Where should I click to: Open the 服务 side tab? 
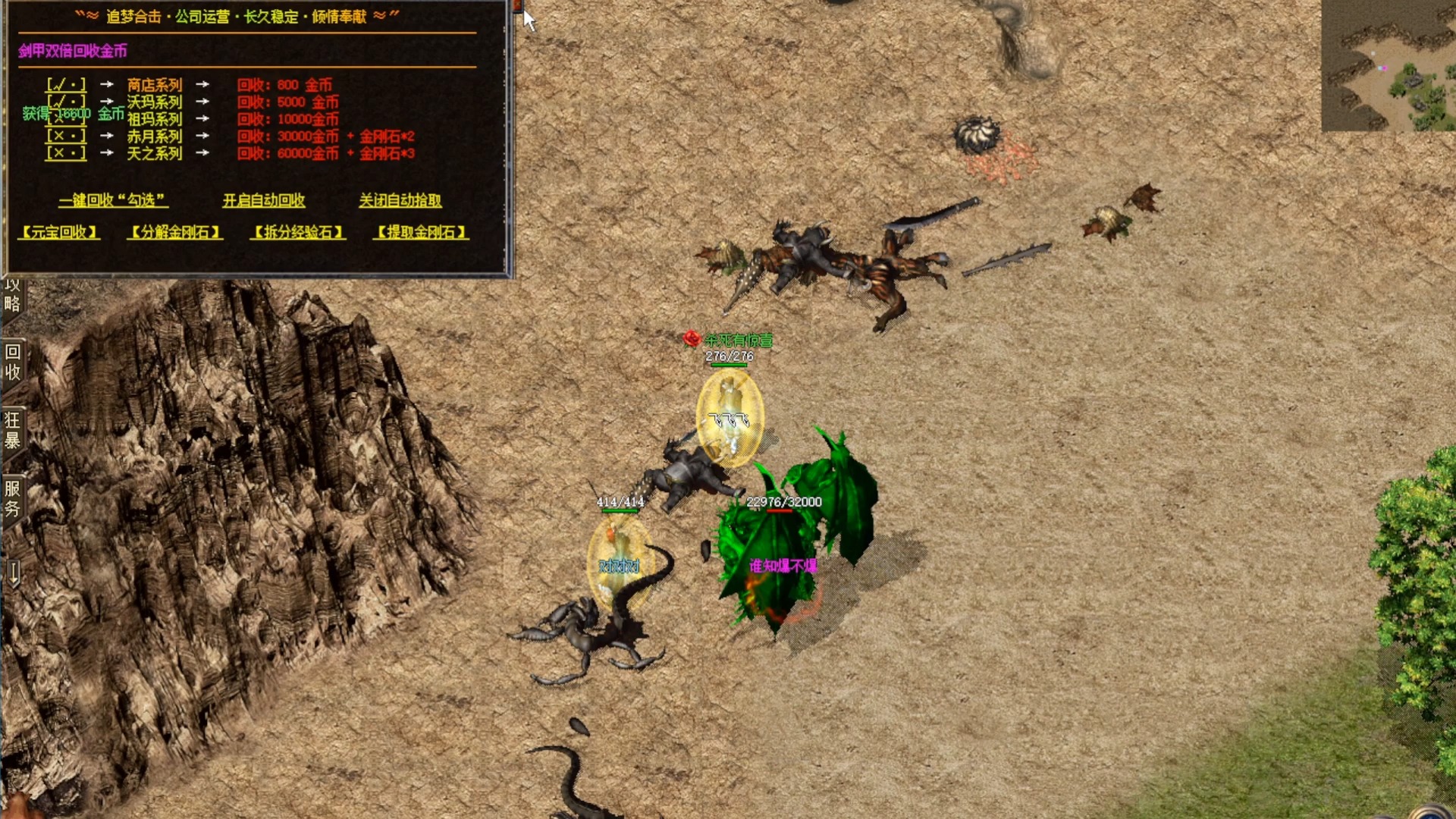click(x=13, y=498)
